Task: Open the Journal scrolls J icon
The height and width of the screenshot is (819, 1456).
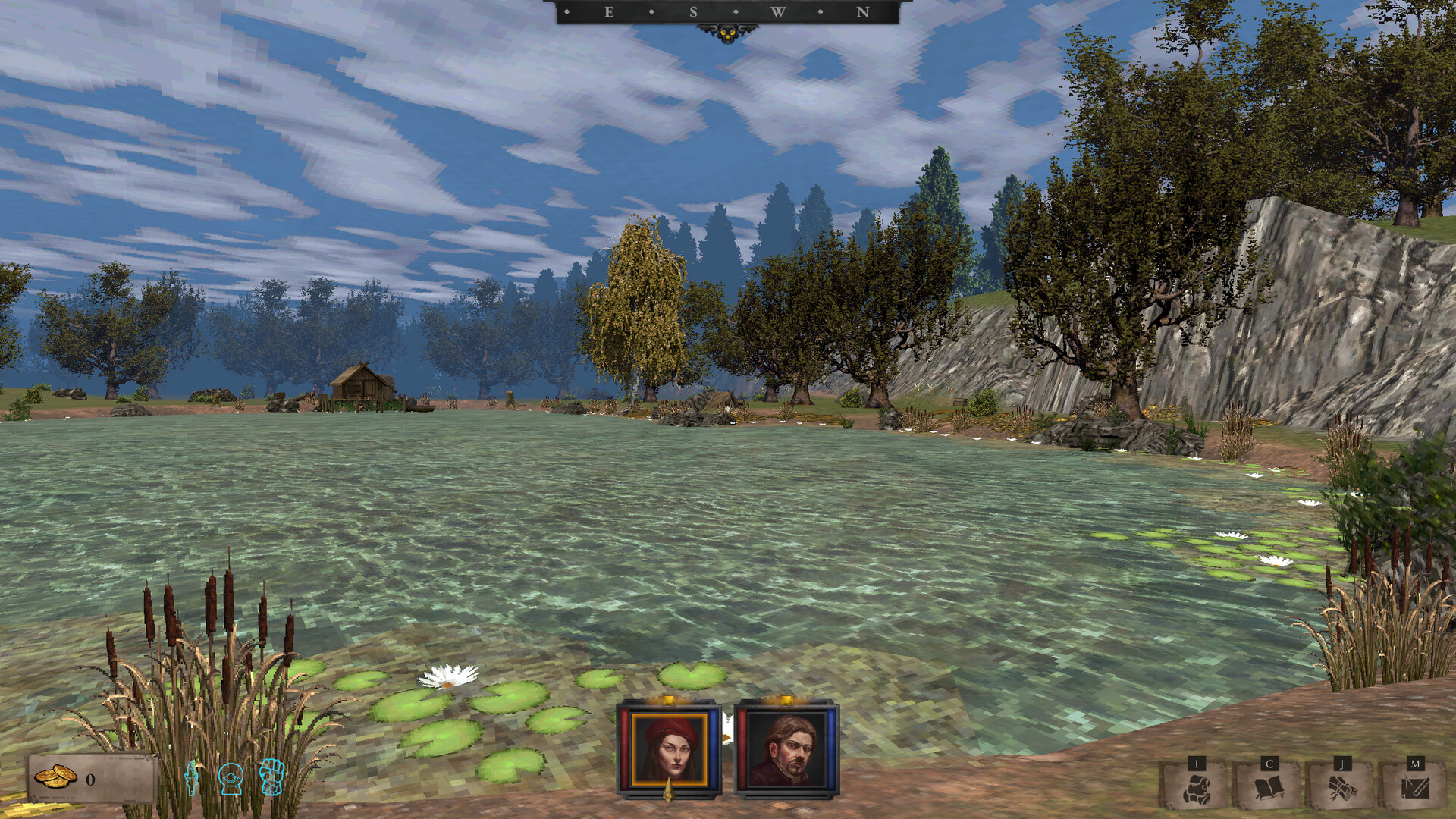Action: coord(1342,789)
